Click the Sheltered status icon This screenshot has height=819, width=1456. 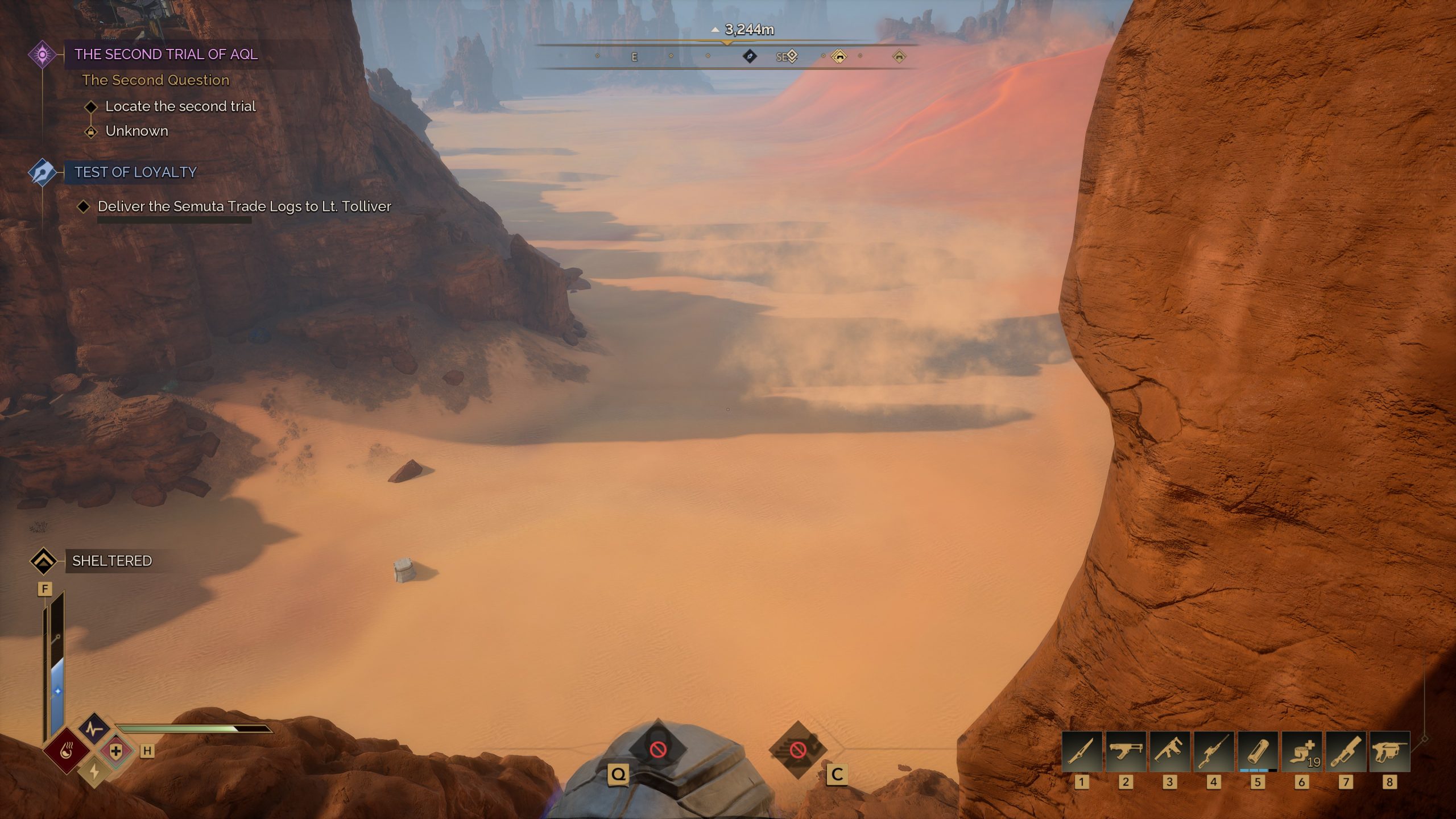pos(44,561)
